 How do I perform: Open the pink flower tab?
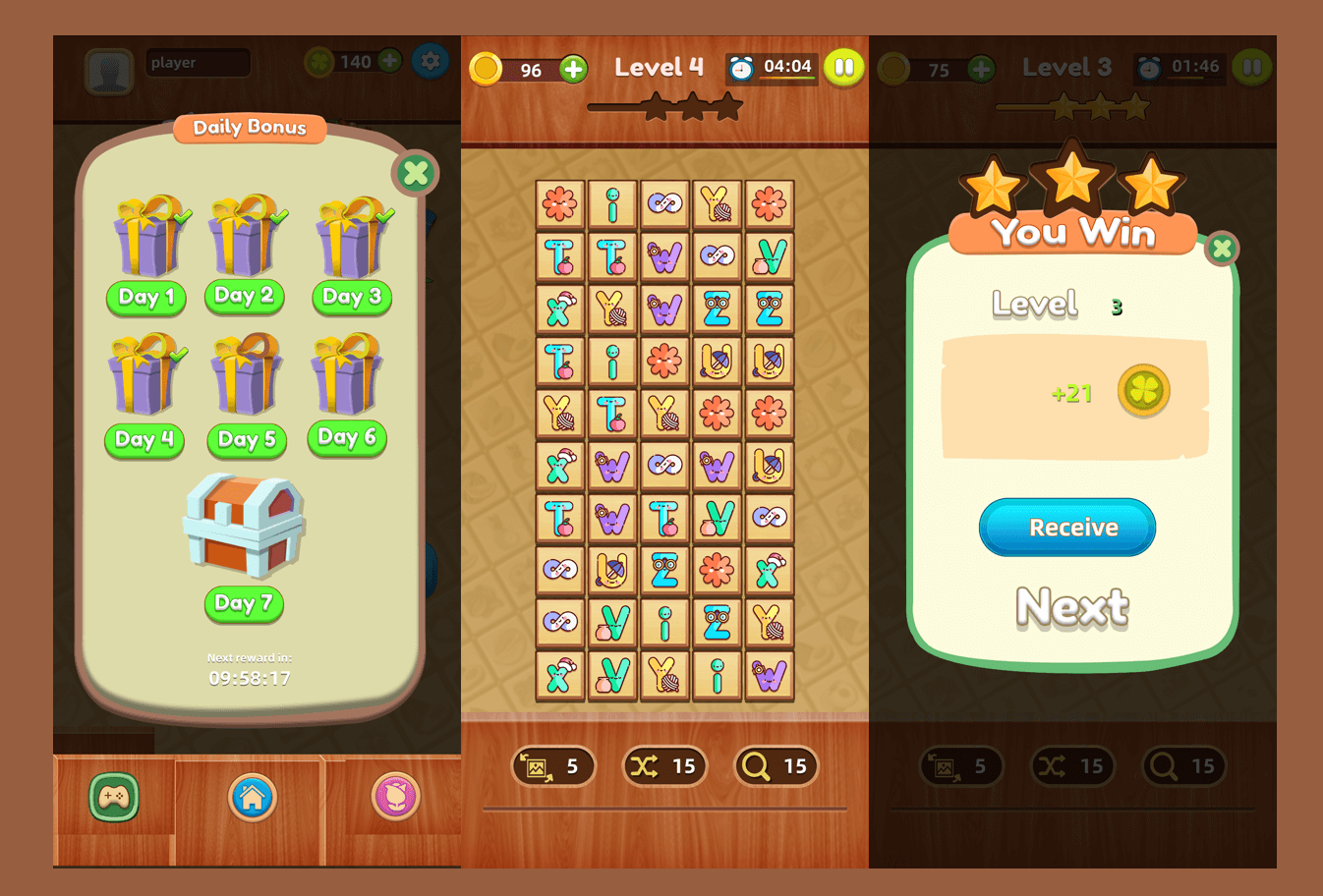pyautogui.click(x=396, y=797)
